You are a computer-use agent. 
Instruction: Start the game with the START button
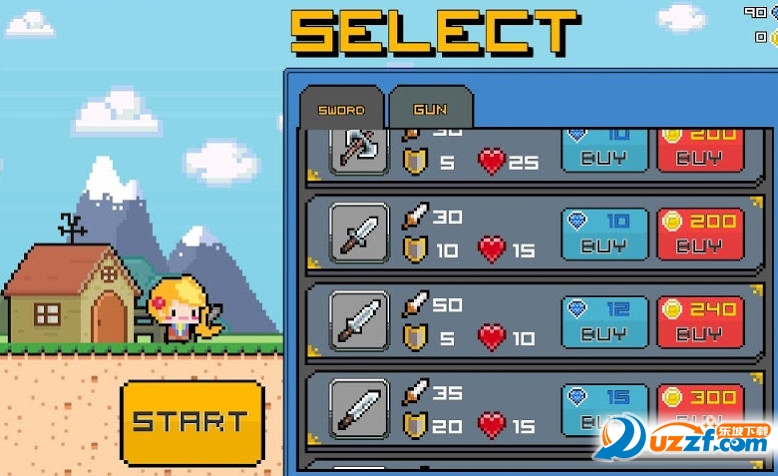click(191, 421)
